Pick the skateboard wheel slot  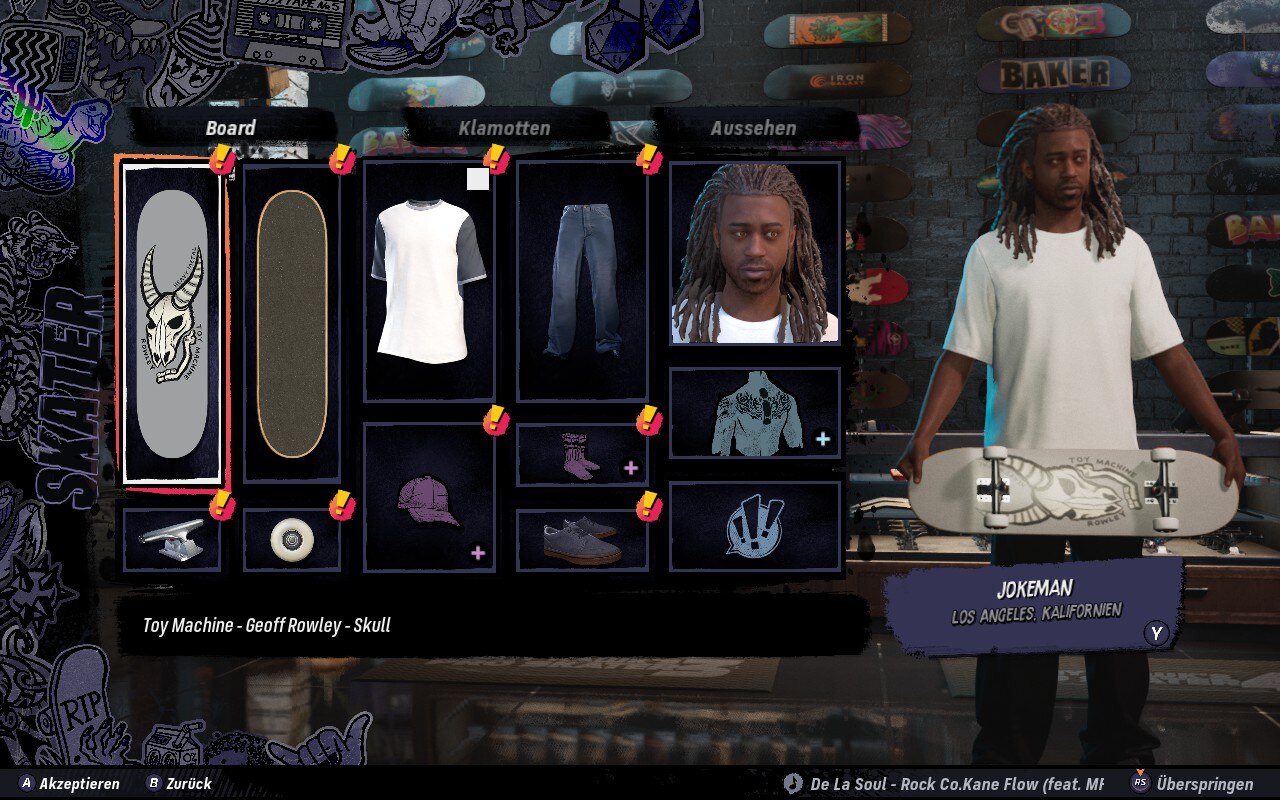pyautogui.click(x=292, y=539)
